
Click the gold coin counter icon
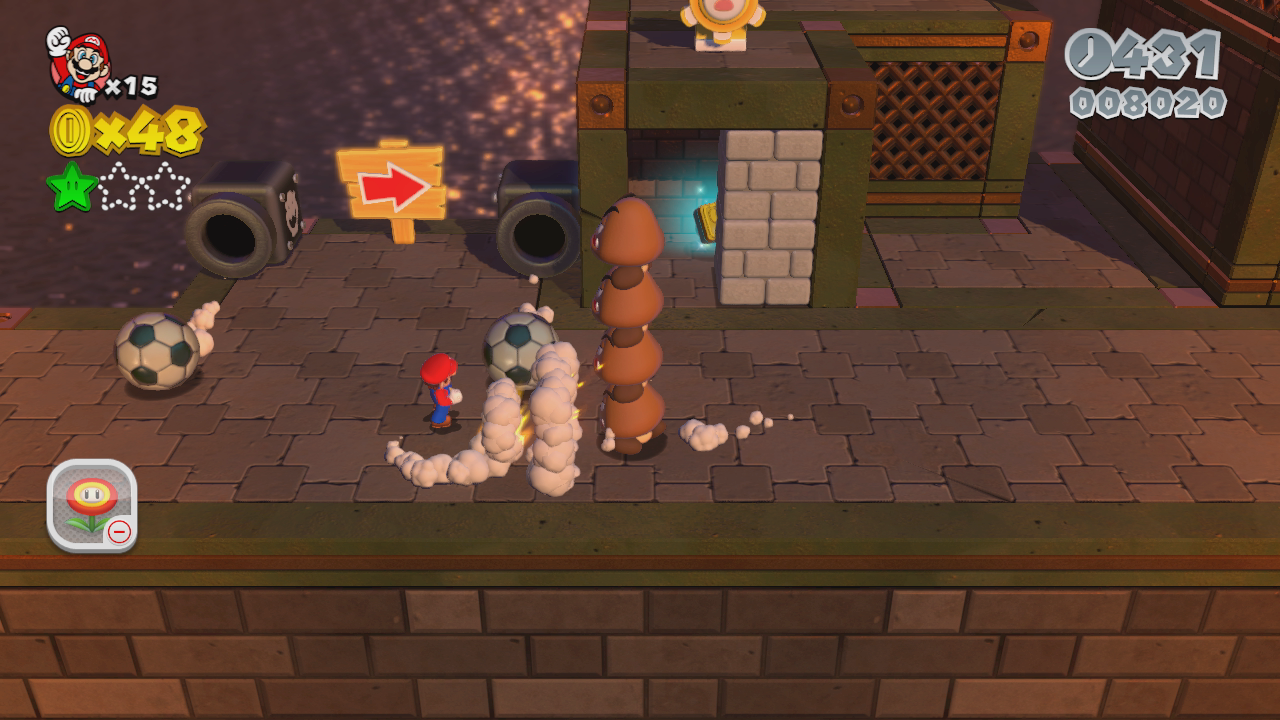[70, 131]
